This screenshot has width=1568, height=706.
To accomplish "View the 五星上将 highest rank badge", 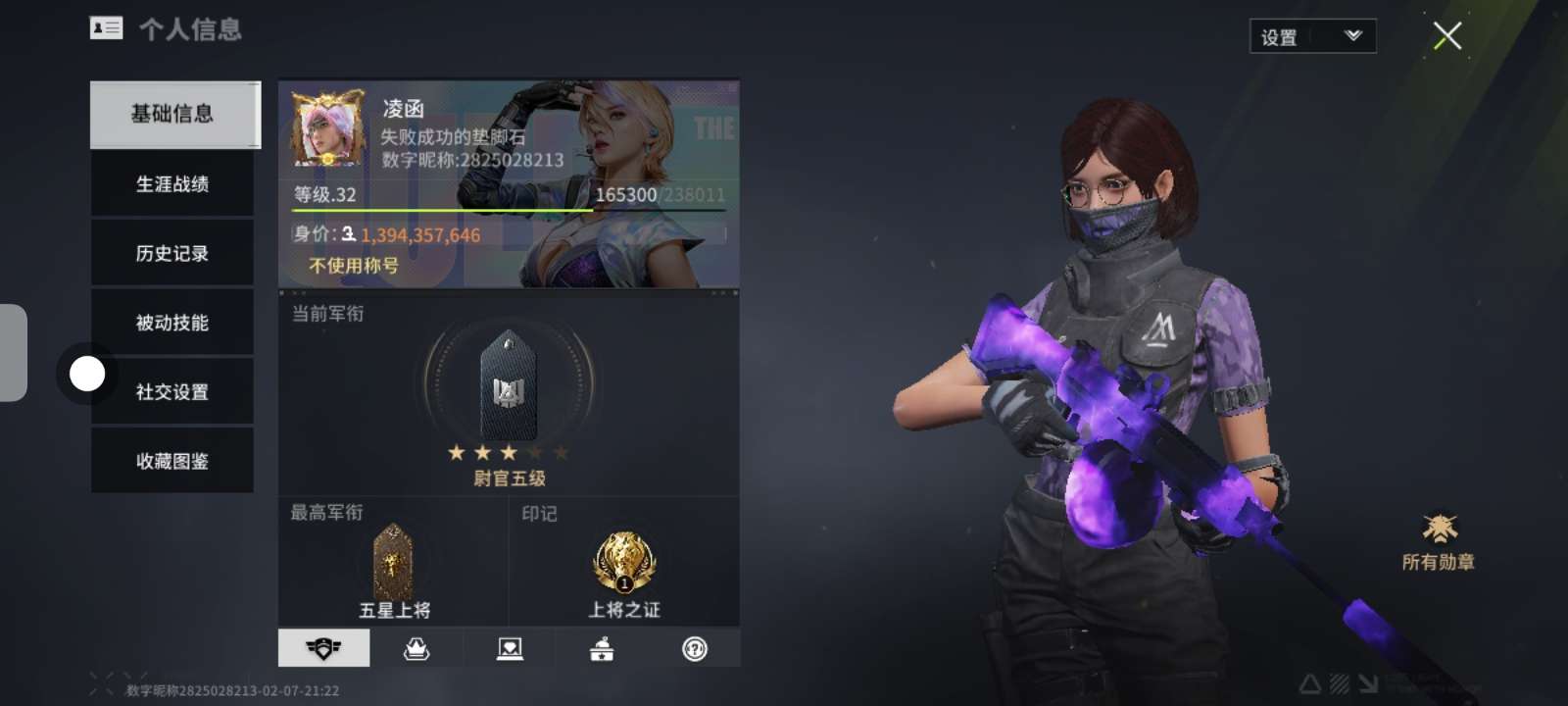I will [x=394, y=563].
